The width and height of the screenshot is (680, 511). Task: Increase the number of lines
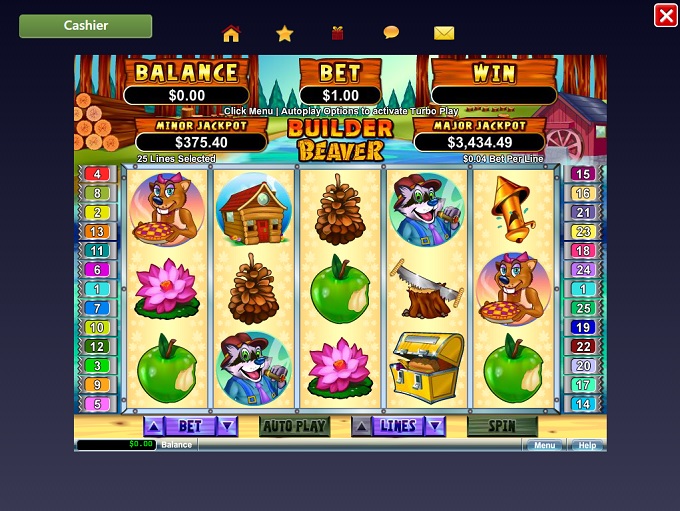361,426
